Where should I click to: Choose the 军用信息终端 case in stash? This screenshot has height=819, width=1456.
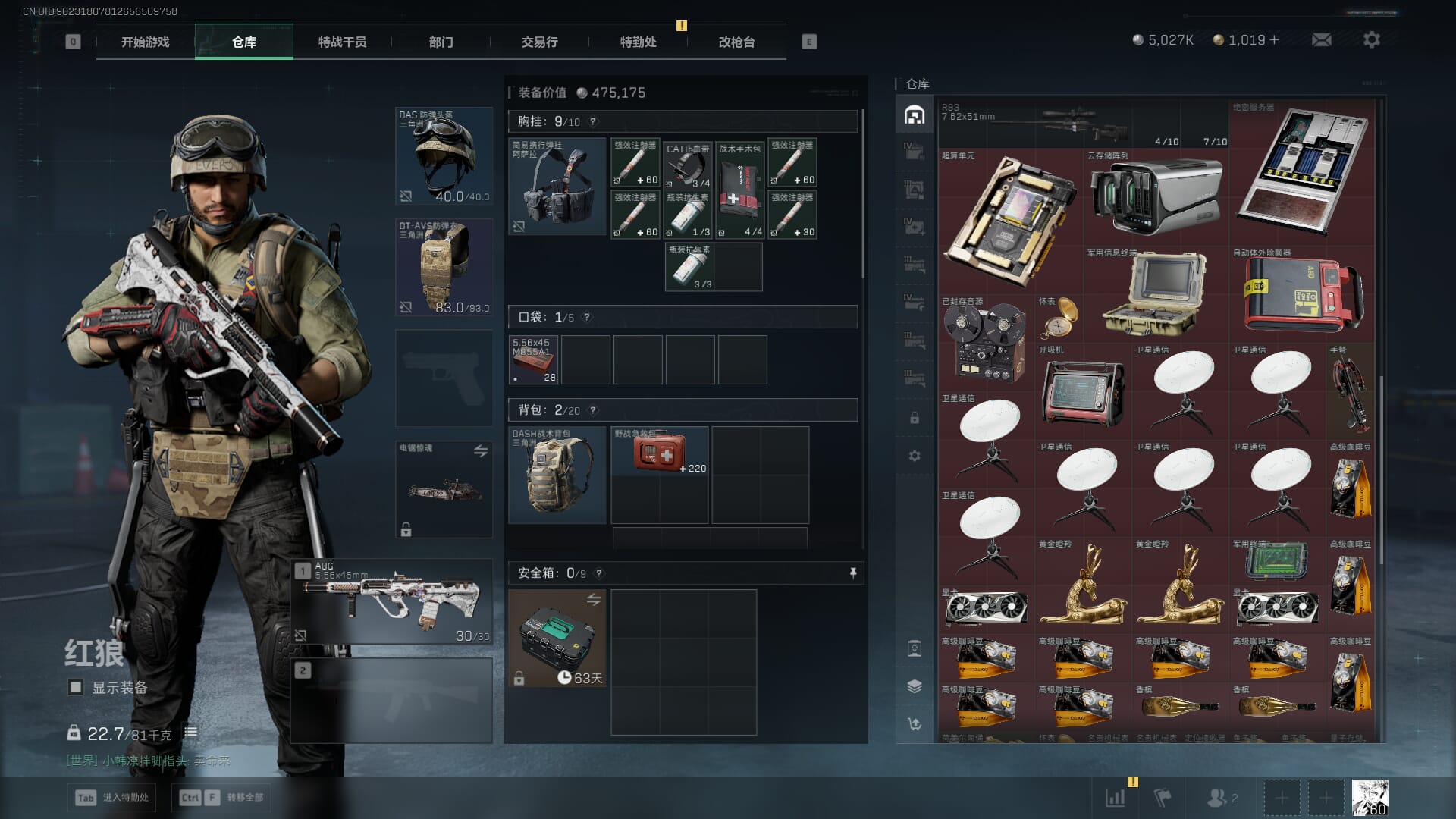[1153, 294]
